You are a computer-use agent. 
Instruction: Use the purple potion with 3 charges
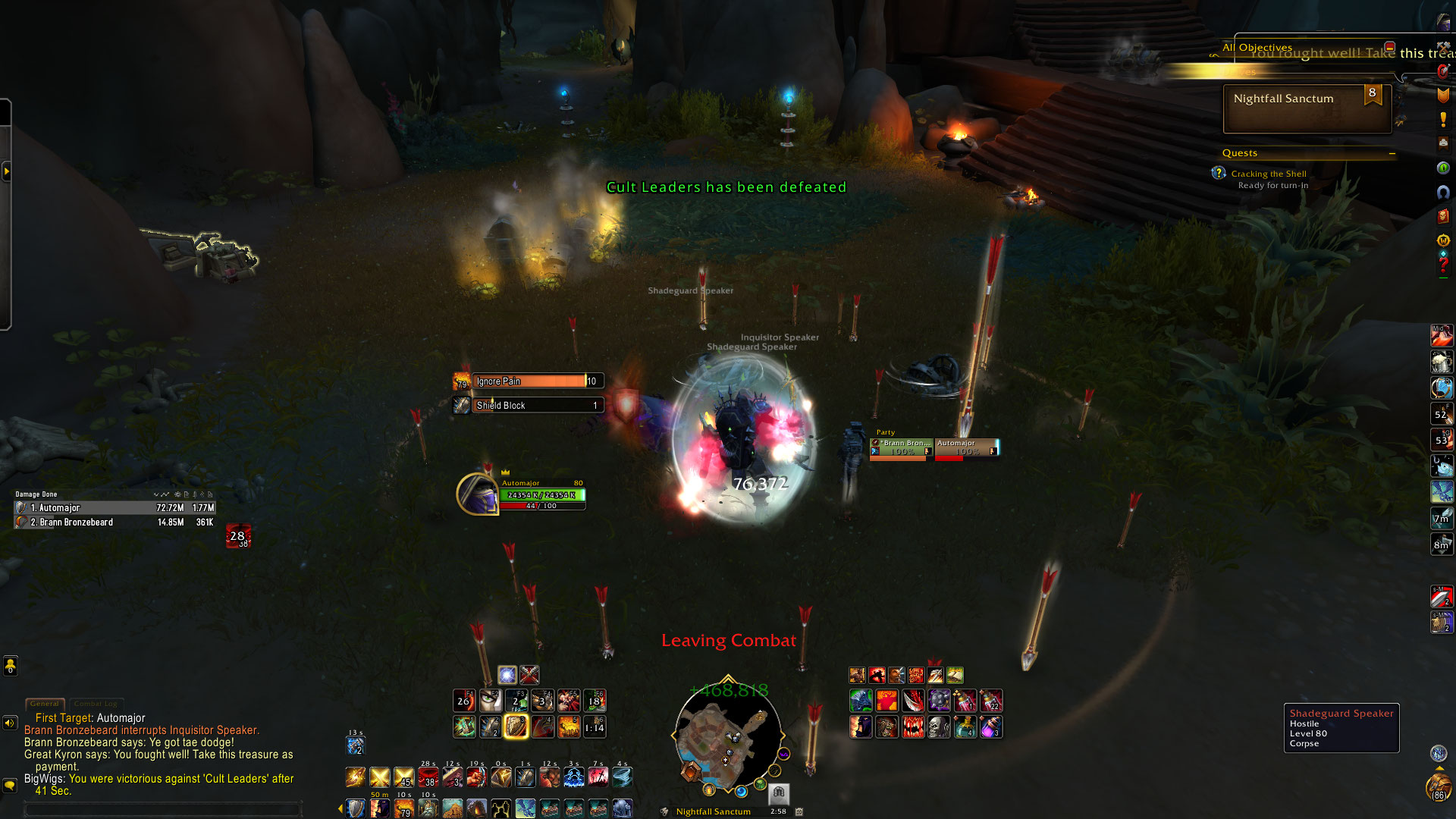coord(991,727)
